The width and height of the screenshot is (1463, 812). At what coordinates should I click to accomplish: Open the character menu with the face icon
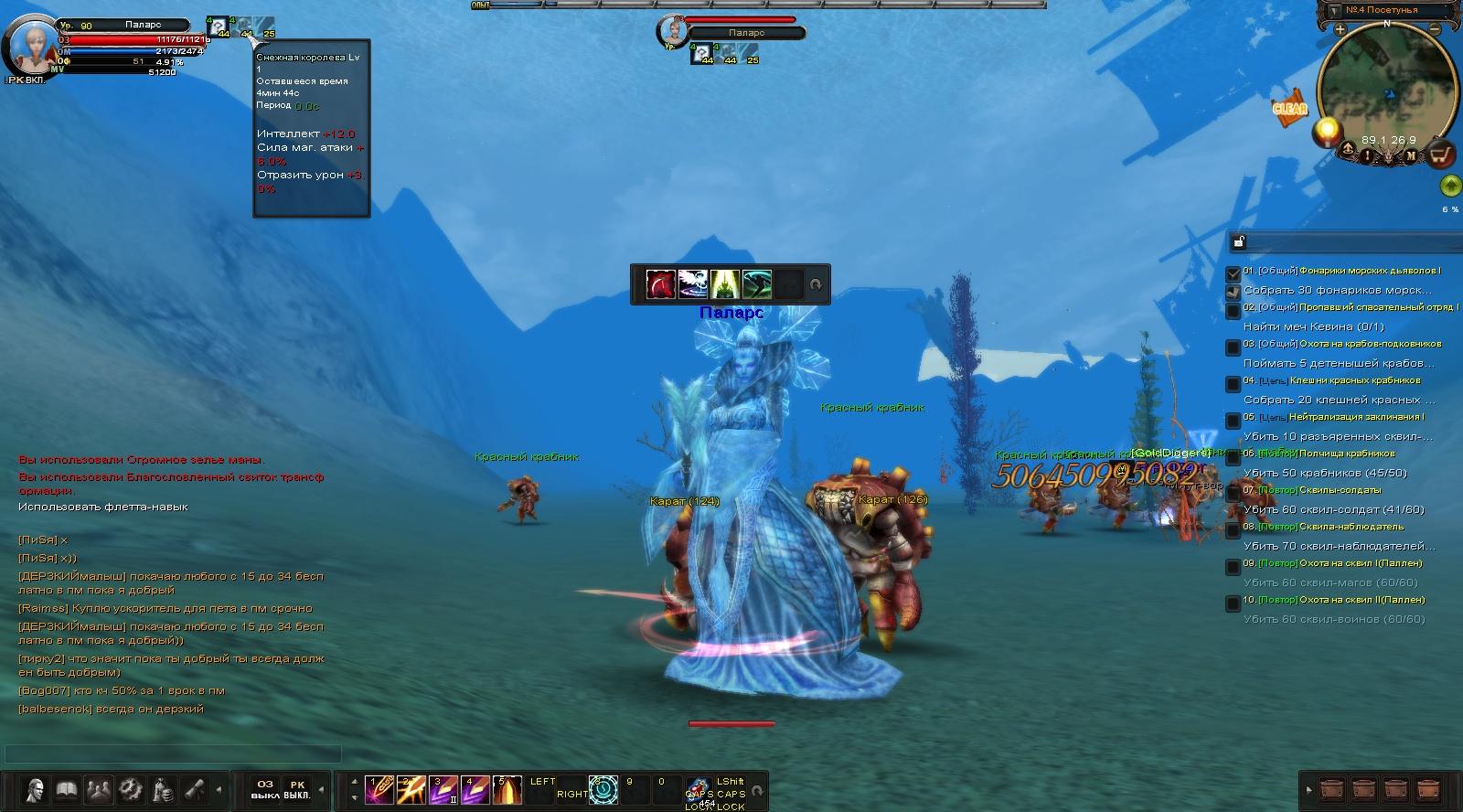[36, 789]
